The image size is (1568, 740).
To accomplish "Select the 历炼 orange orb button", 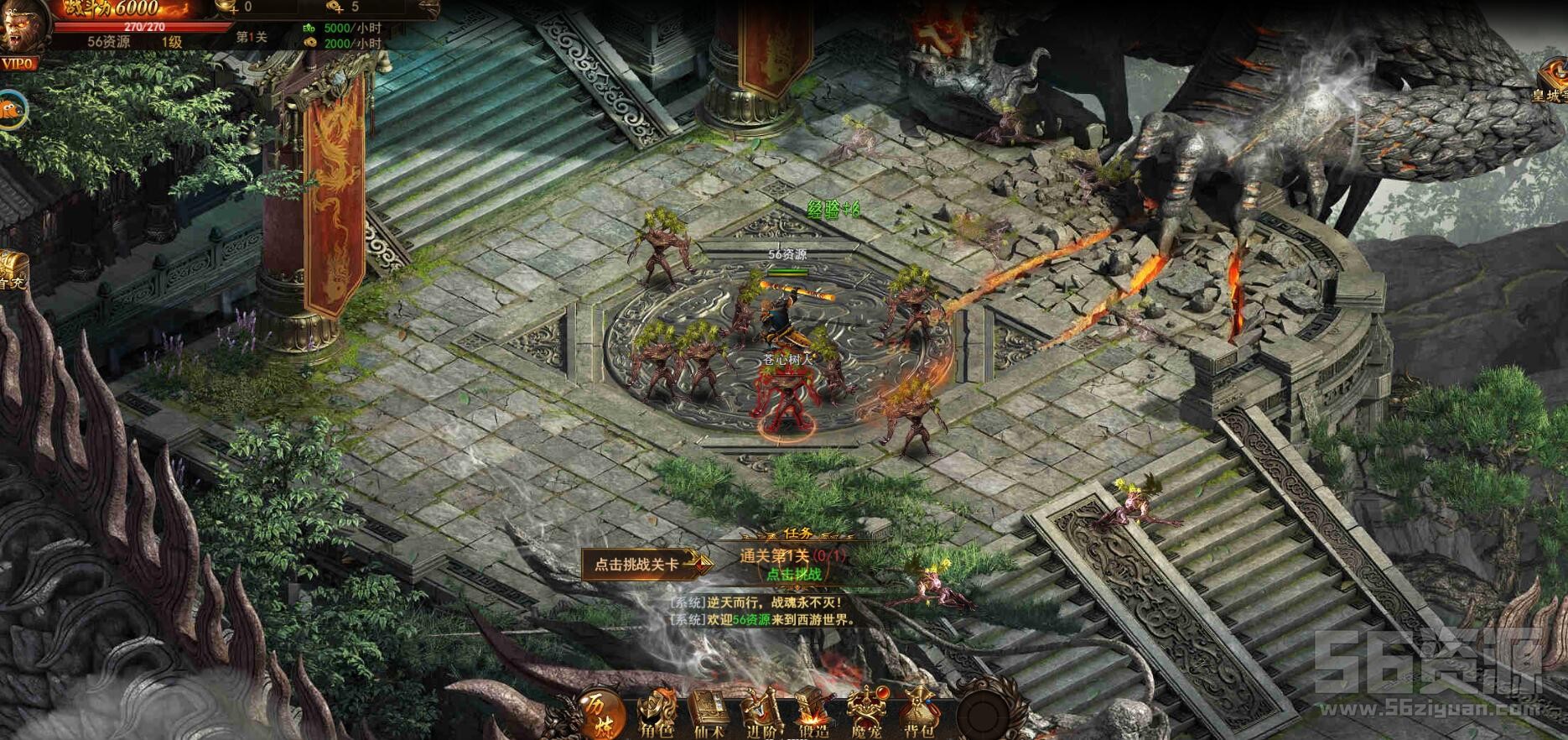I will click(599, 711).
